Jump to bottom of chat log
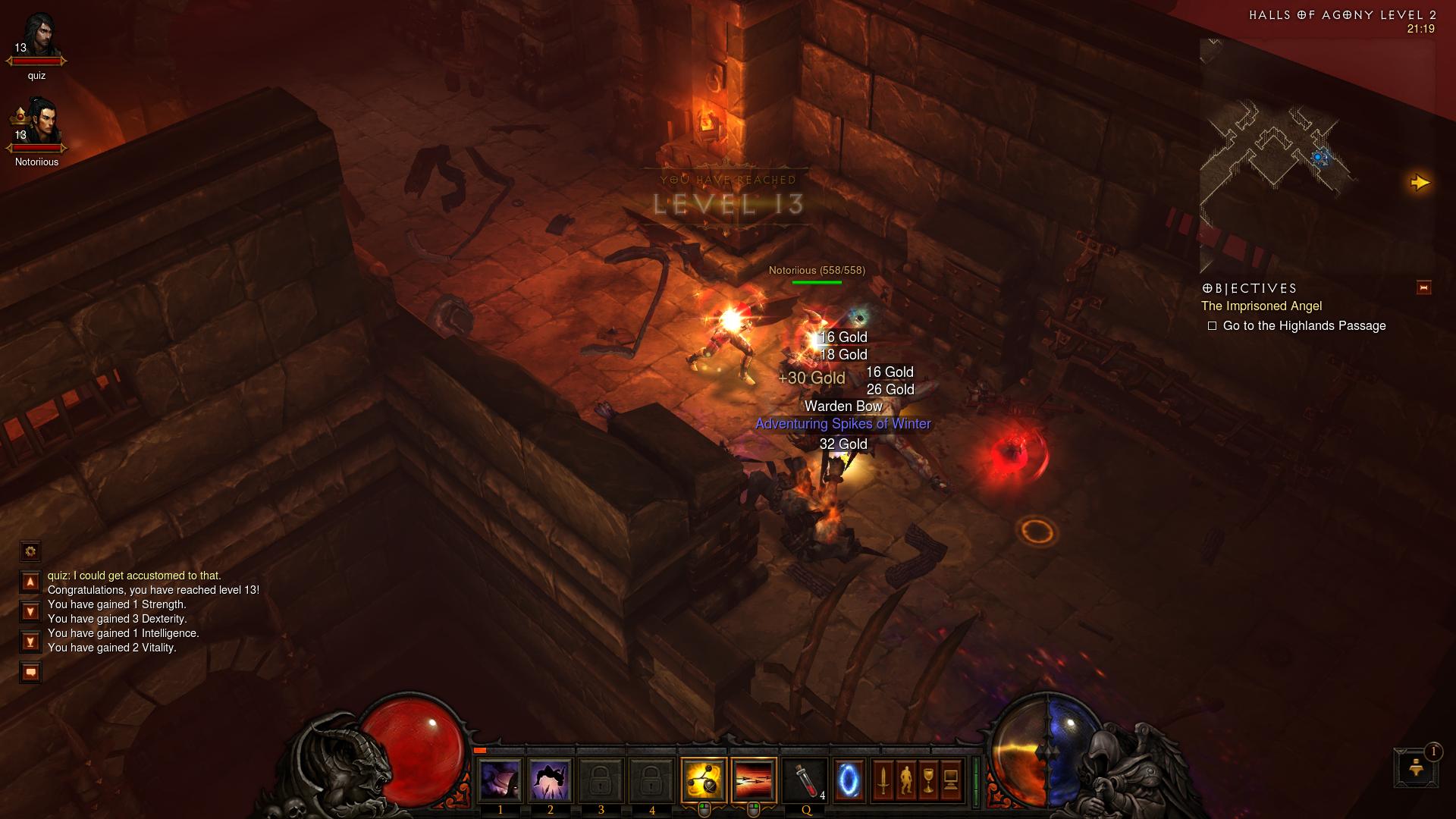This screenshot has height=819, width=1456. point(30,642)
